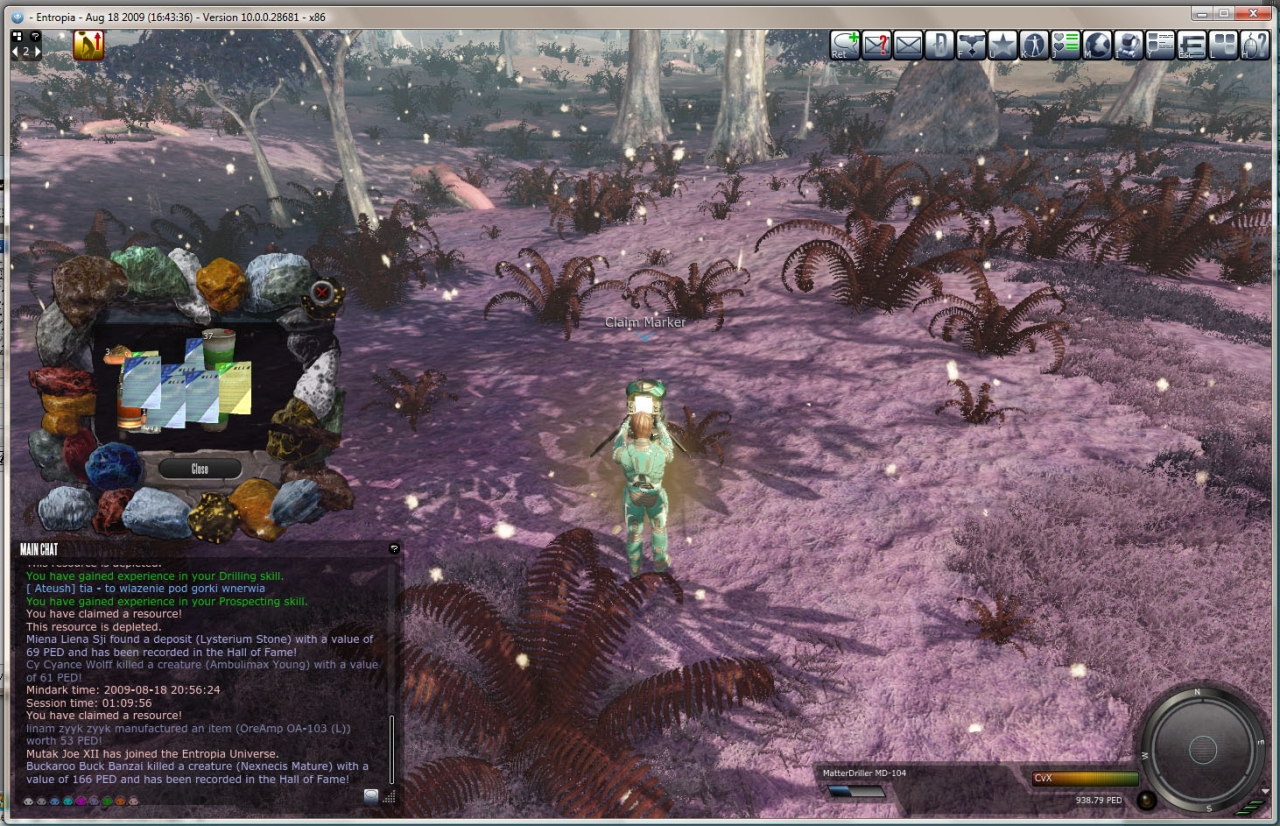Click the orange arrow icon at top left
The height and width of the screenshot is (826, 1280).
[88, 45]
